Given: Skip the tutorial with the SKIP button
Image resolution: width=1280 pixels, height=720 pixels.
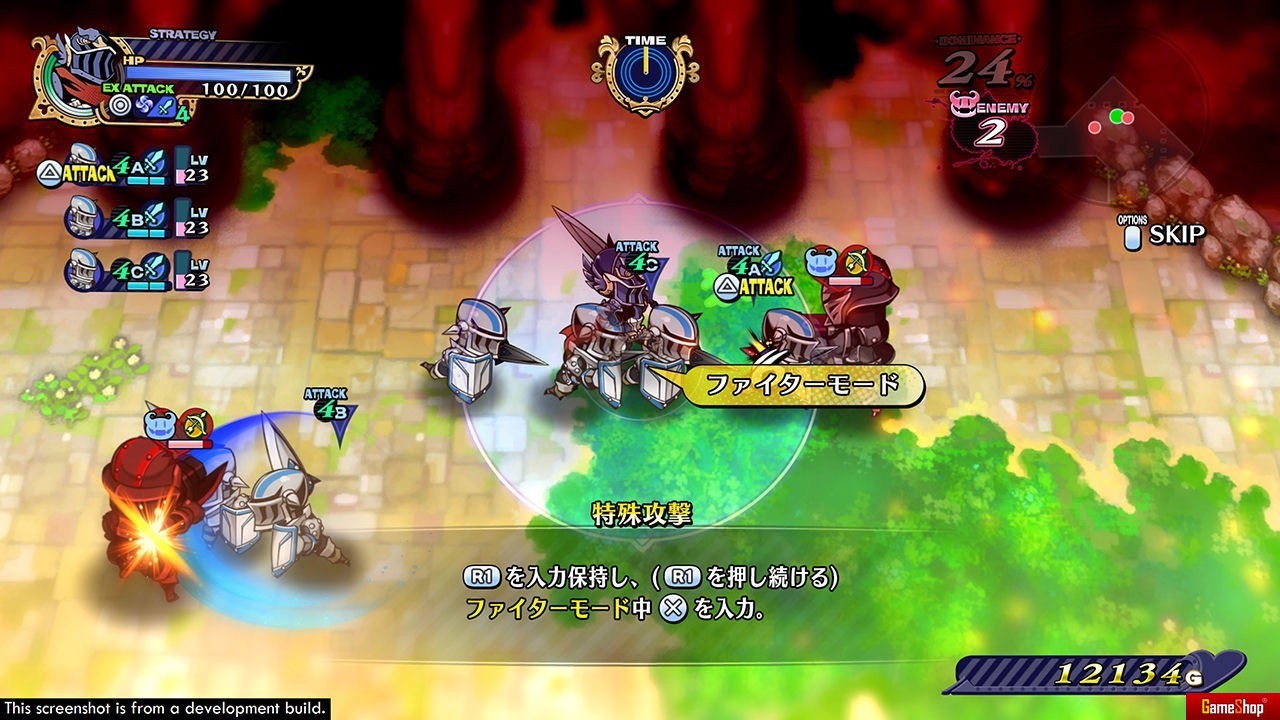Looking at the screenshot, I should 1164,234.
